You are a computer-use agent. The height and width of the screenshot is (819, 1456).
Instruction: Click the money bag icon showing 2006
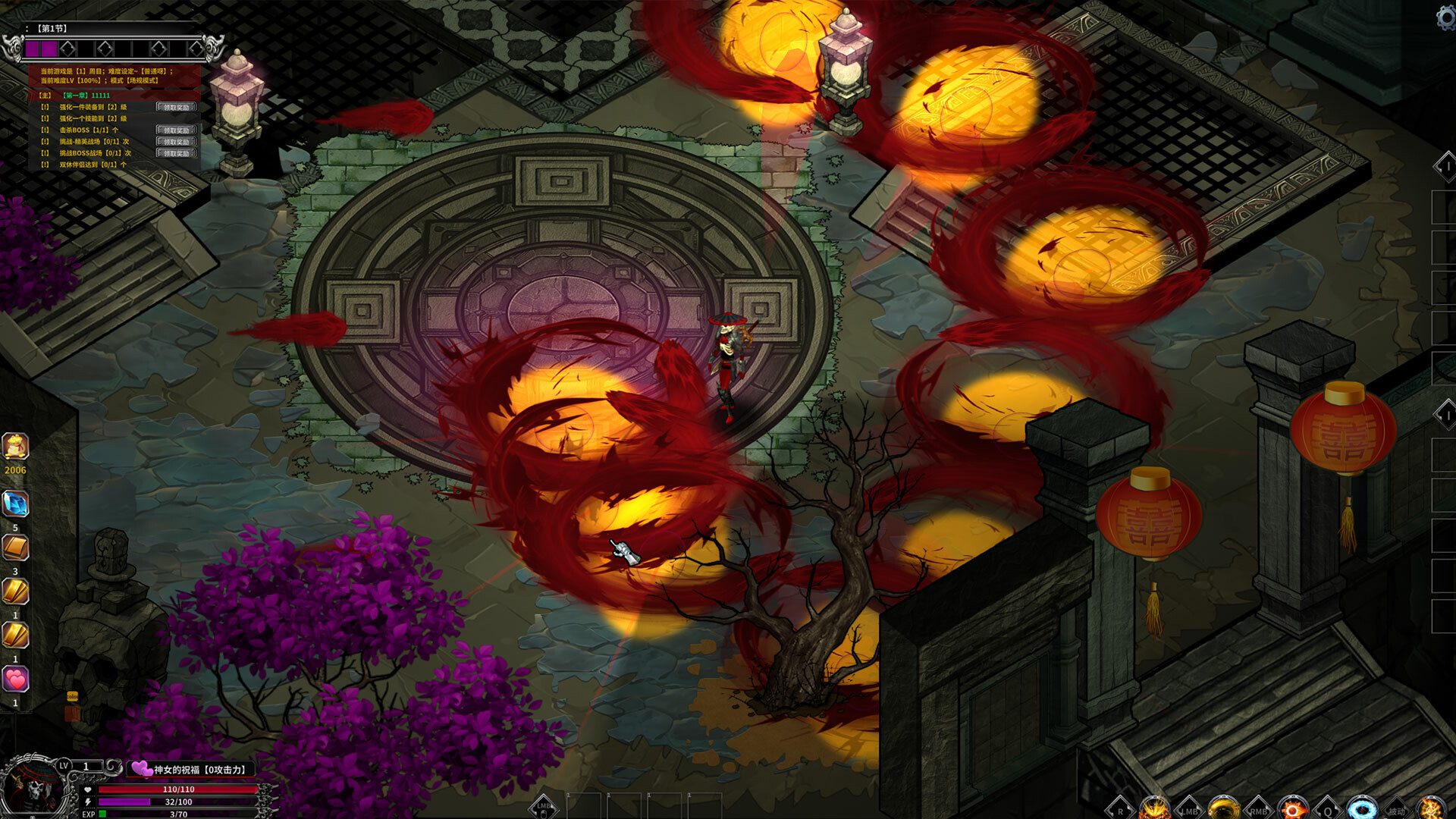15,447
